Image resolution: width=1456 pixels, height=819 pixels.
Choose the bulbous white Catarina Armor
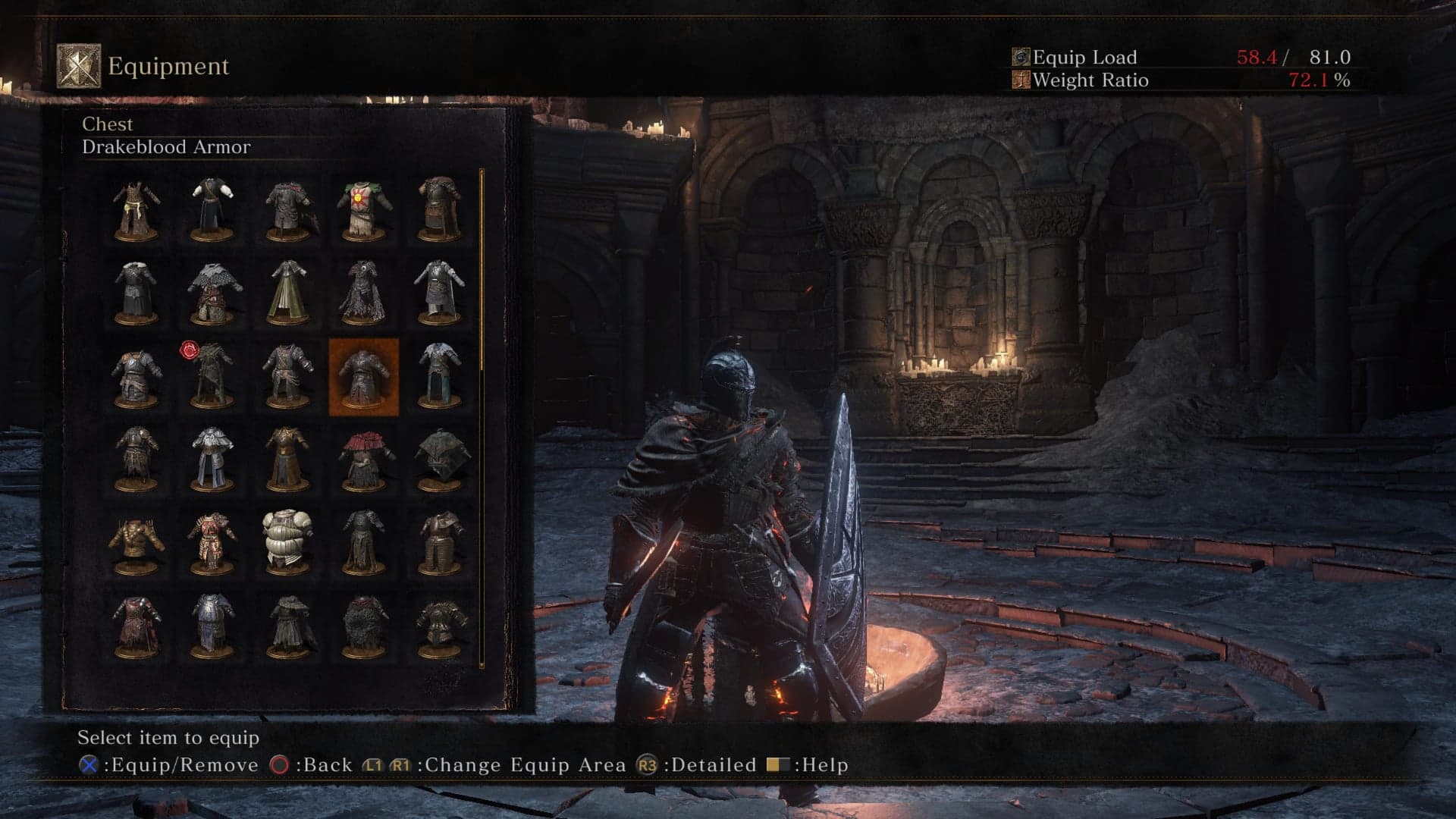coord(287,541)
